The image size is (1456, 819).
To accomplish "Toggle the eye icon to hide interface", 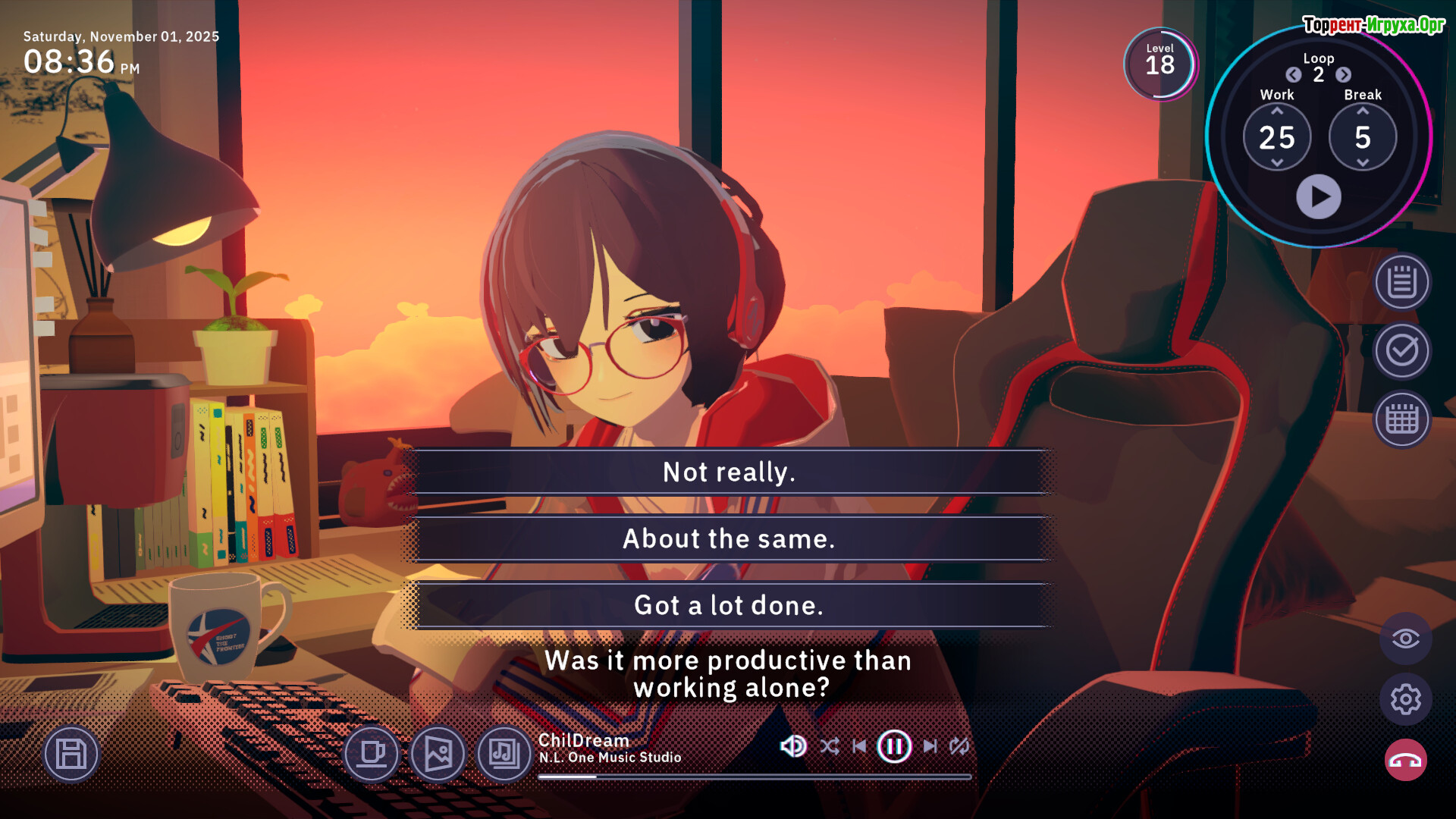I will 1405,639.
